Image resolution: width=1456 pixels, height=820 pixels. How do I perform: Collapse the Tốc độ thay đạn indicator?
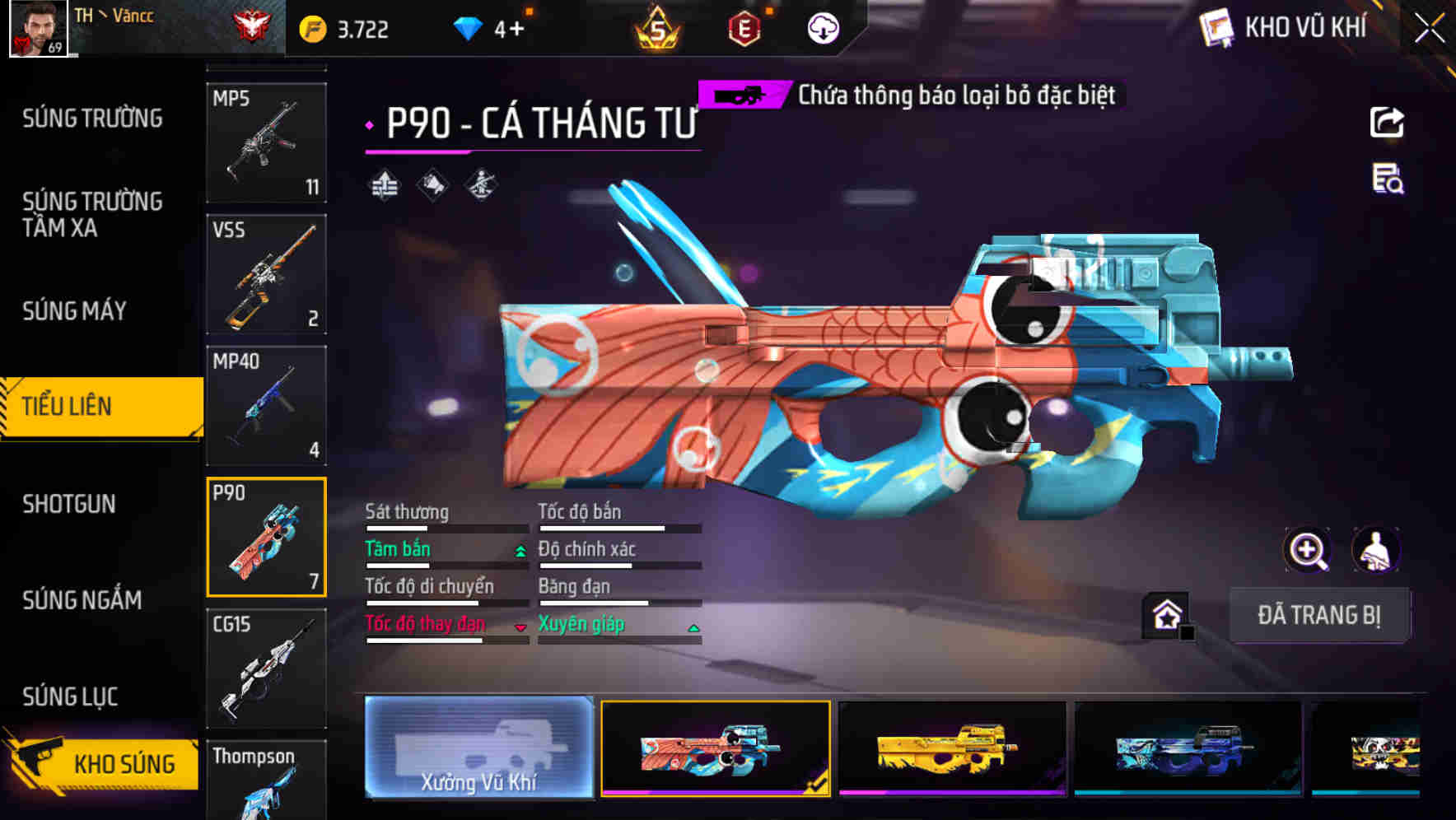click(520, 627)
